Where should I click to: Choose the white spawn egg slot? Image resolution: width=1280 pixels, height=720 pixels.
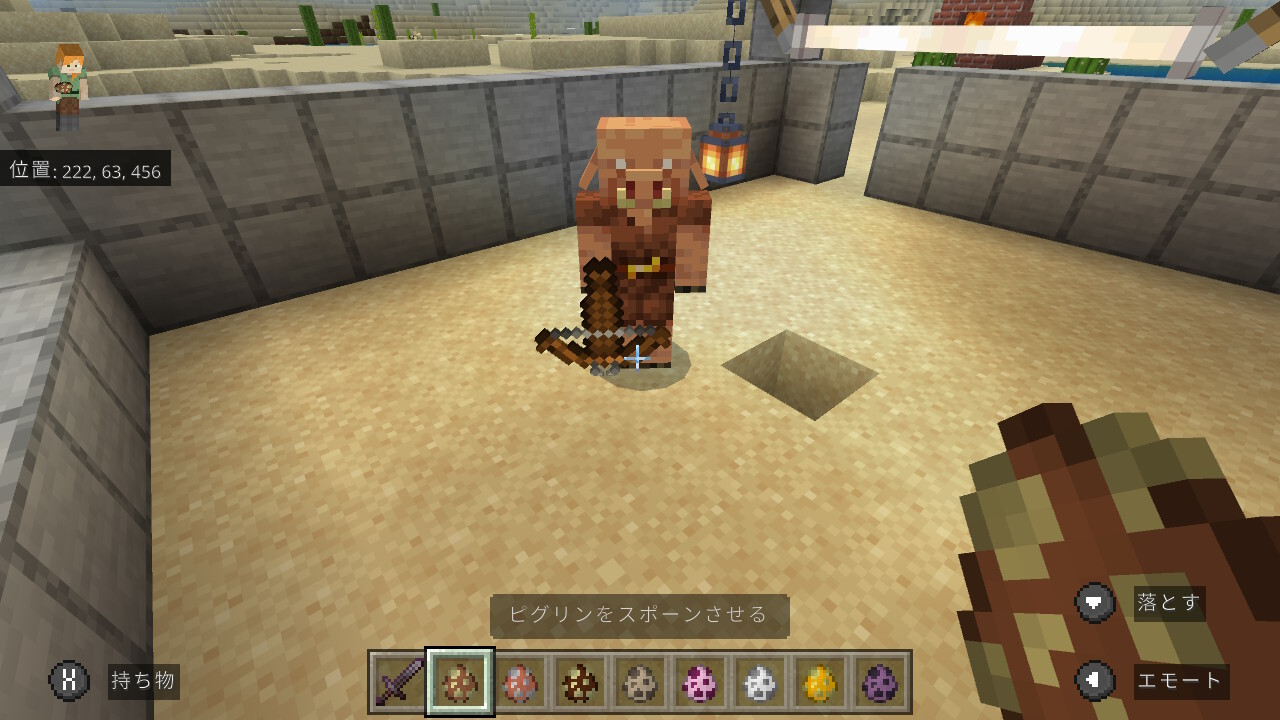(x=760, y=682)
